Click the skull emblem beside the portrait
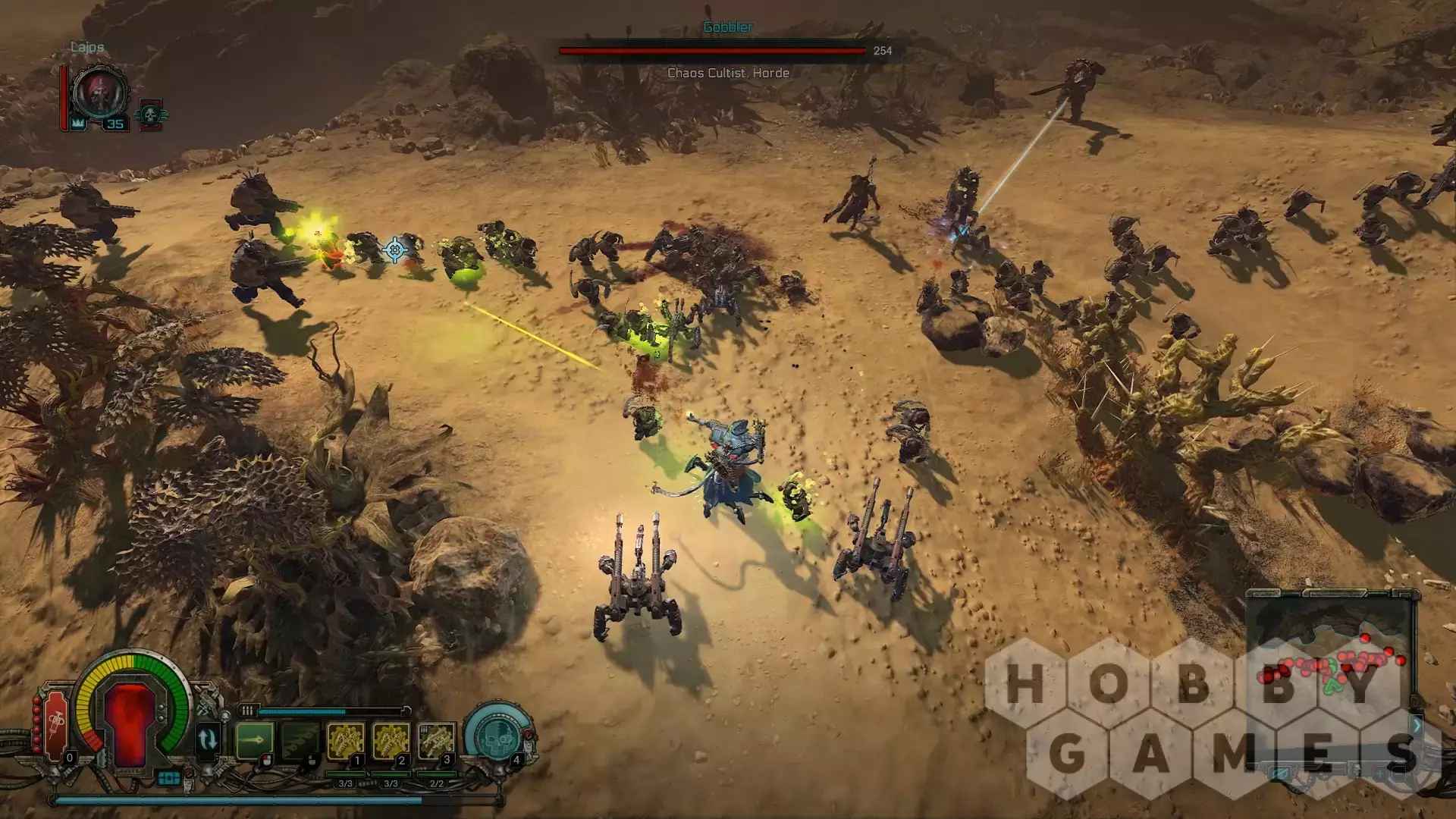 point(150,115)
